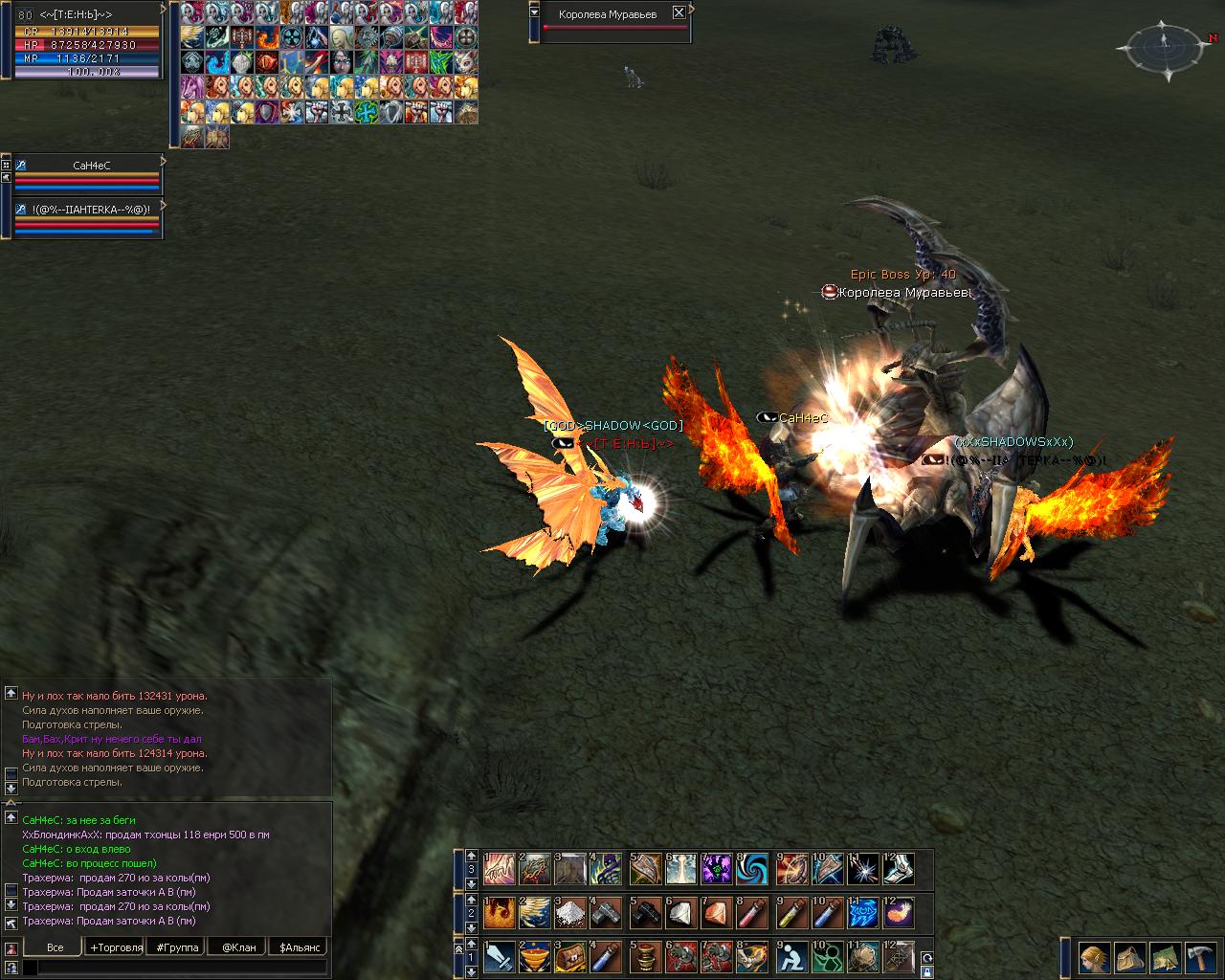Close the Королева Муравьев target window

click(679, 13)
